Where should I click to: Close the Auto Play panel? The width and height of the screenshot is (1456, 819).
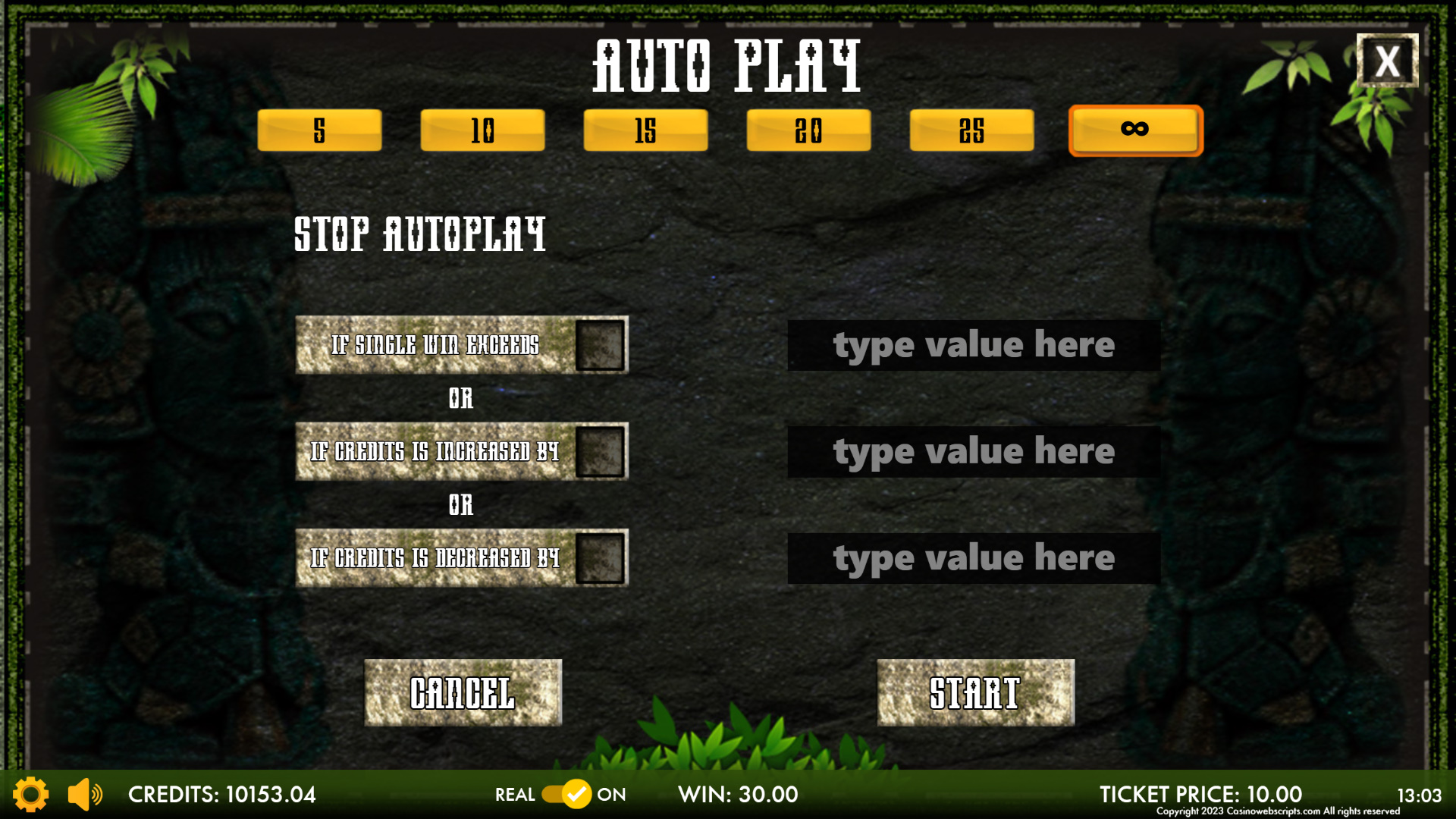tap(1387, 61)
